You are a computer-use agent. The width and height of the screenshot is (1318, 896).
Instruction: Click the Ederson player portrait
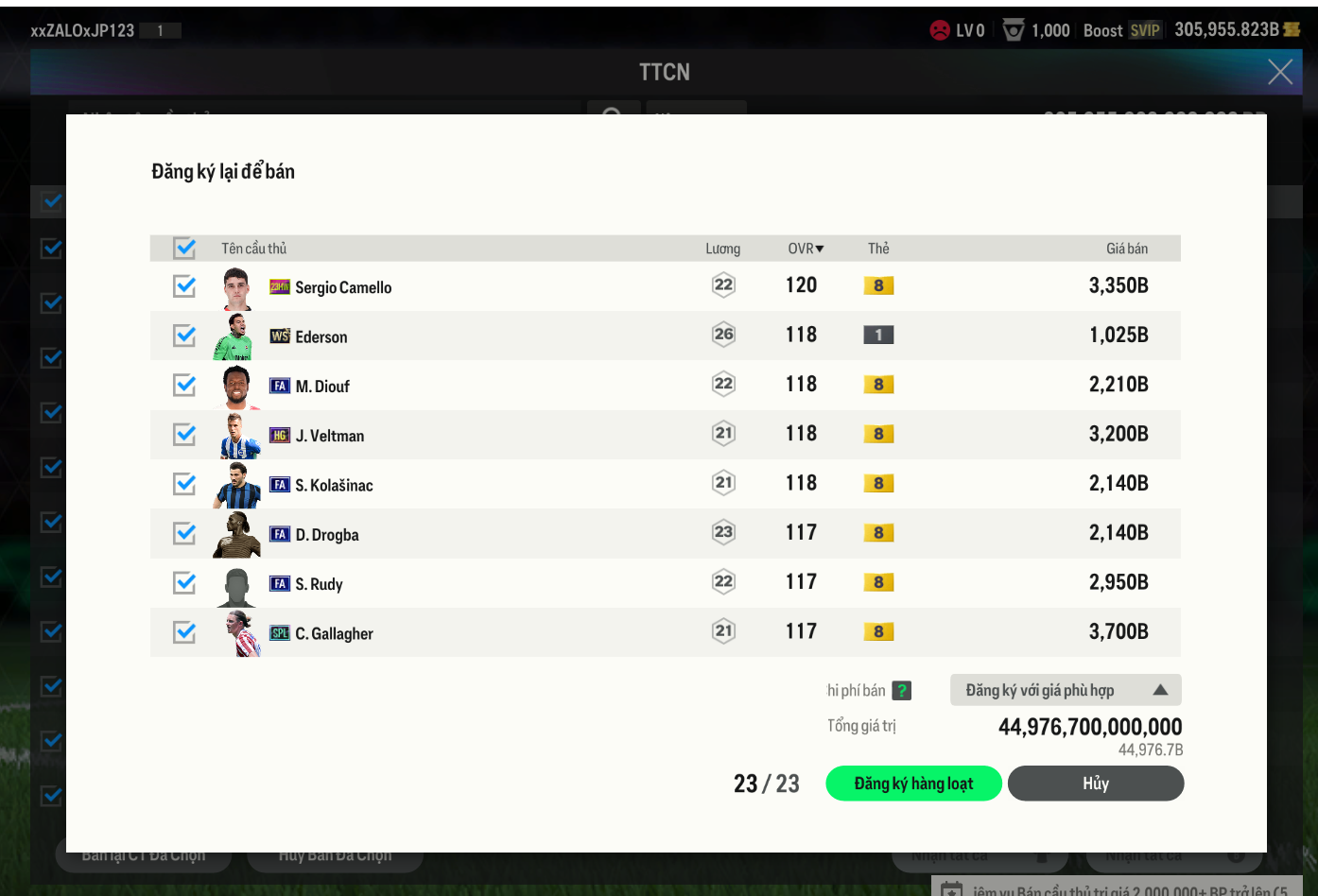pos(234,336)
